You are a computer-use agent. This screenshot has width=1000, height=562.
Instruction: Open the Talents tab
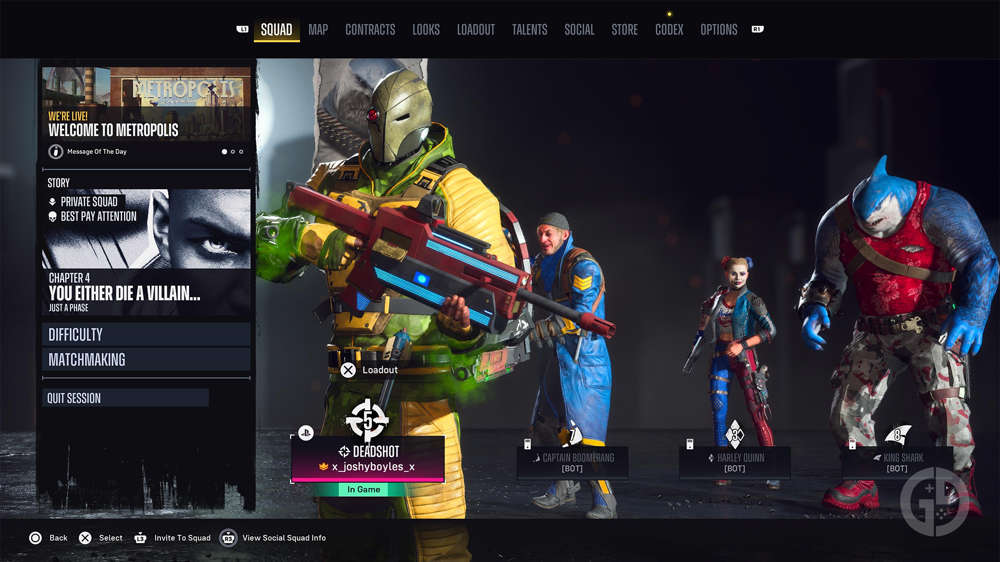coord(529,30)
